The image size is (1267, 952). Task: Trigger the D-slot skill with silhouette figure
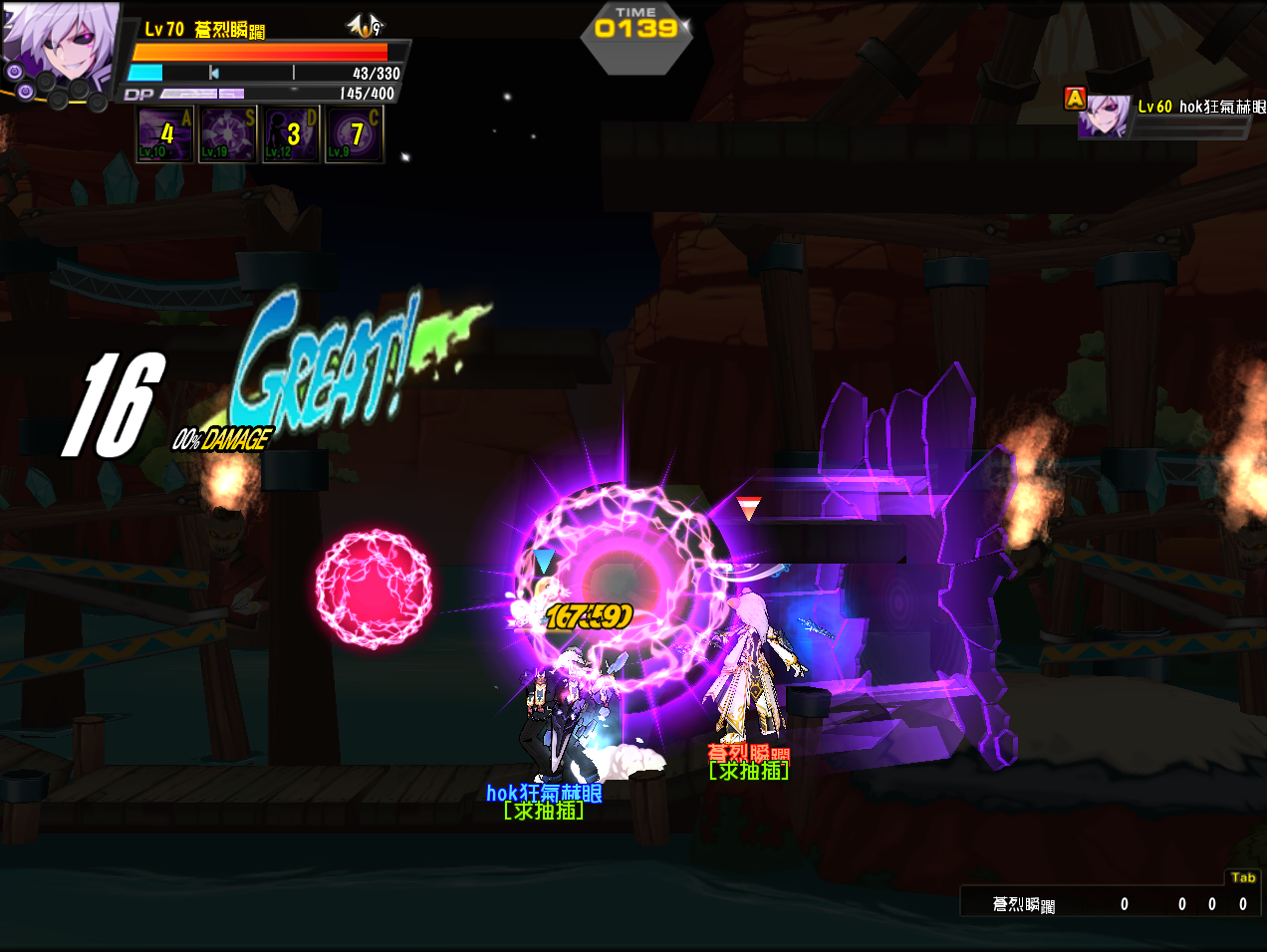(291, 134)
